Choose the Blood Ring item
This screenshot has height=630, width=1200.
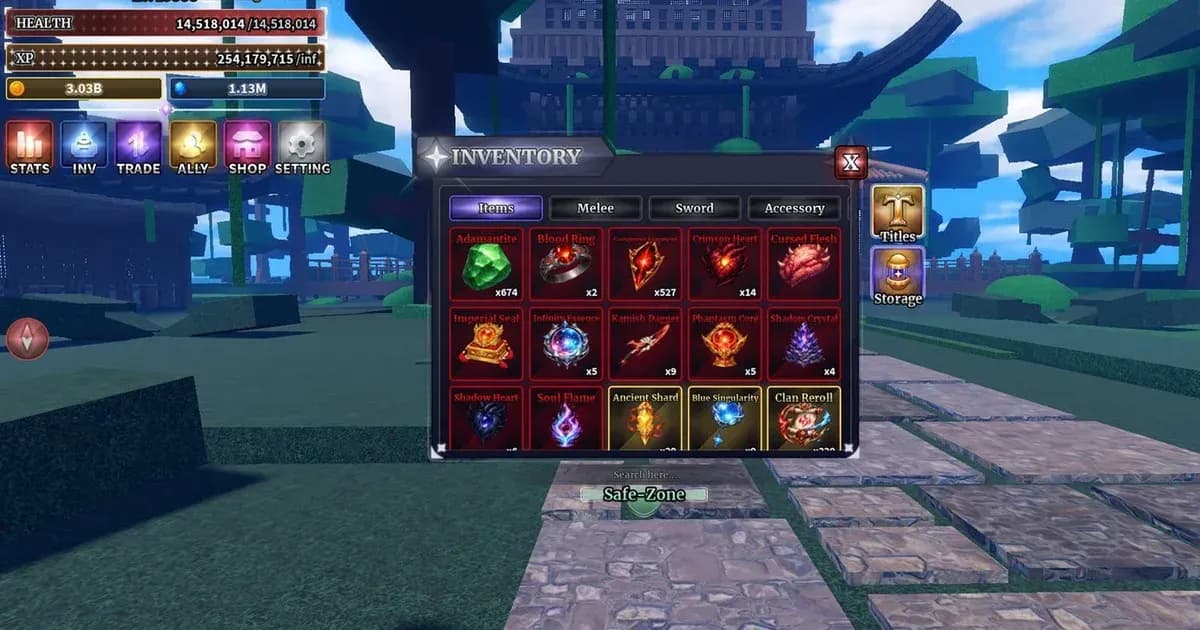pos(566,264)
